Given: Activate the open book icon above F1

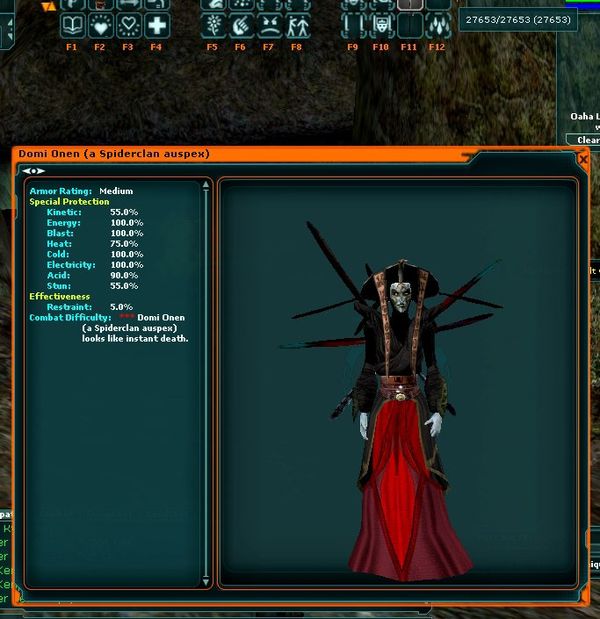Looking at the screenshot, I should pyautogui.click(x=72, y=25).
